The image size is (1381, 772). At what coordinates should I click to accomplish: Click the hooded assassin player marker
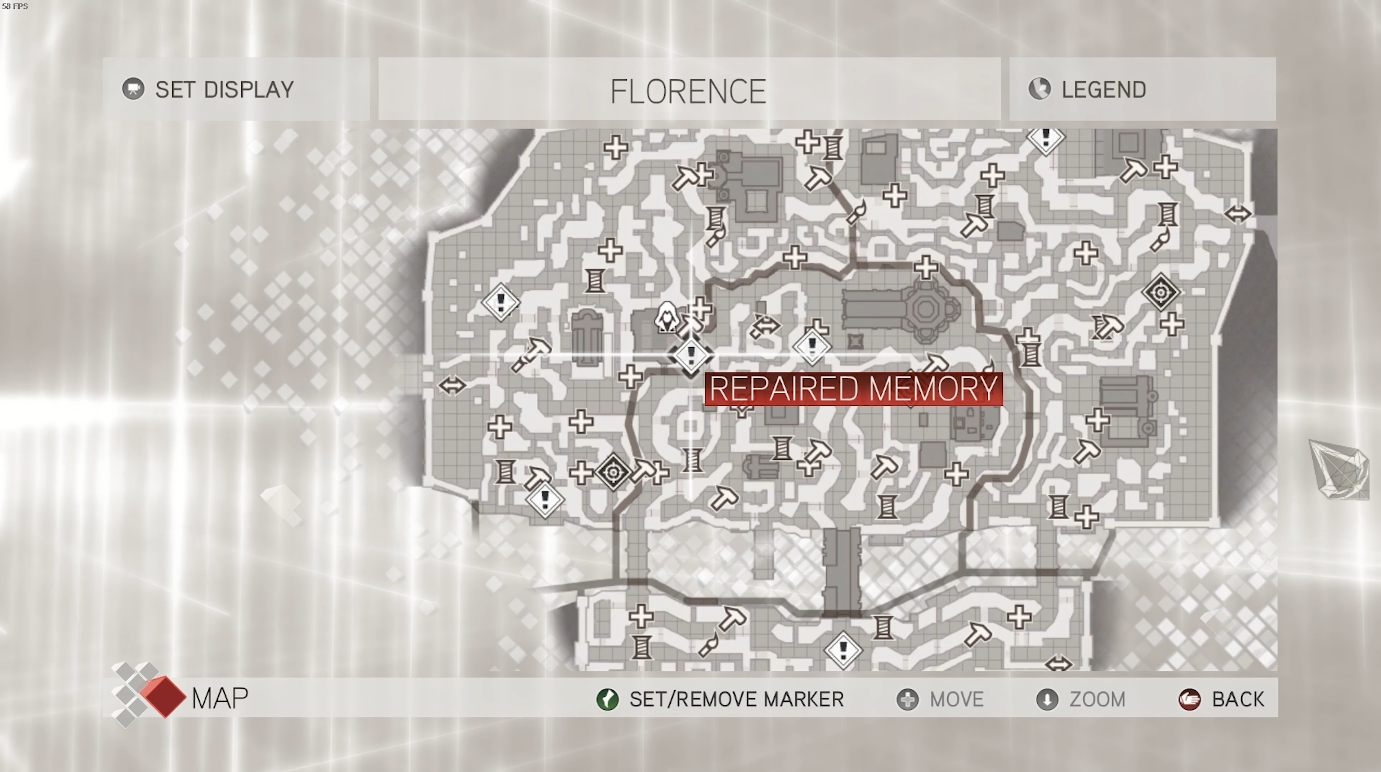point(667,318)
